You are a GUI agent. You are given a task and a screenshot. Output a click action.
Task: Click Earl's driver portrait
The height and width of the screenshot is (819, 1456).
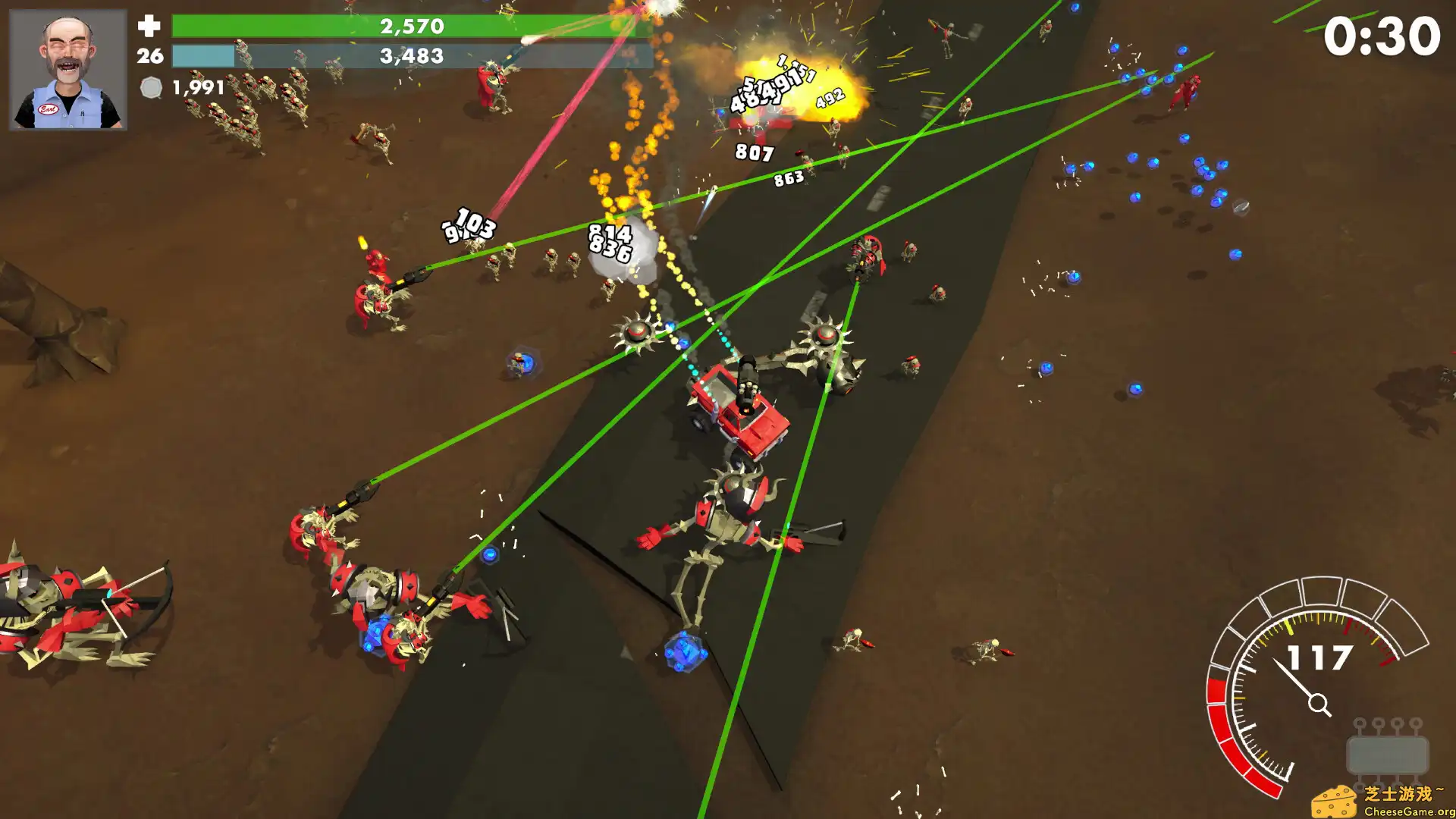click(x=67, y=70)
